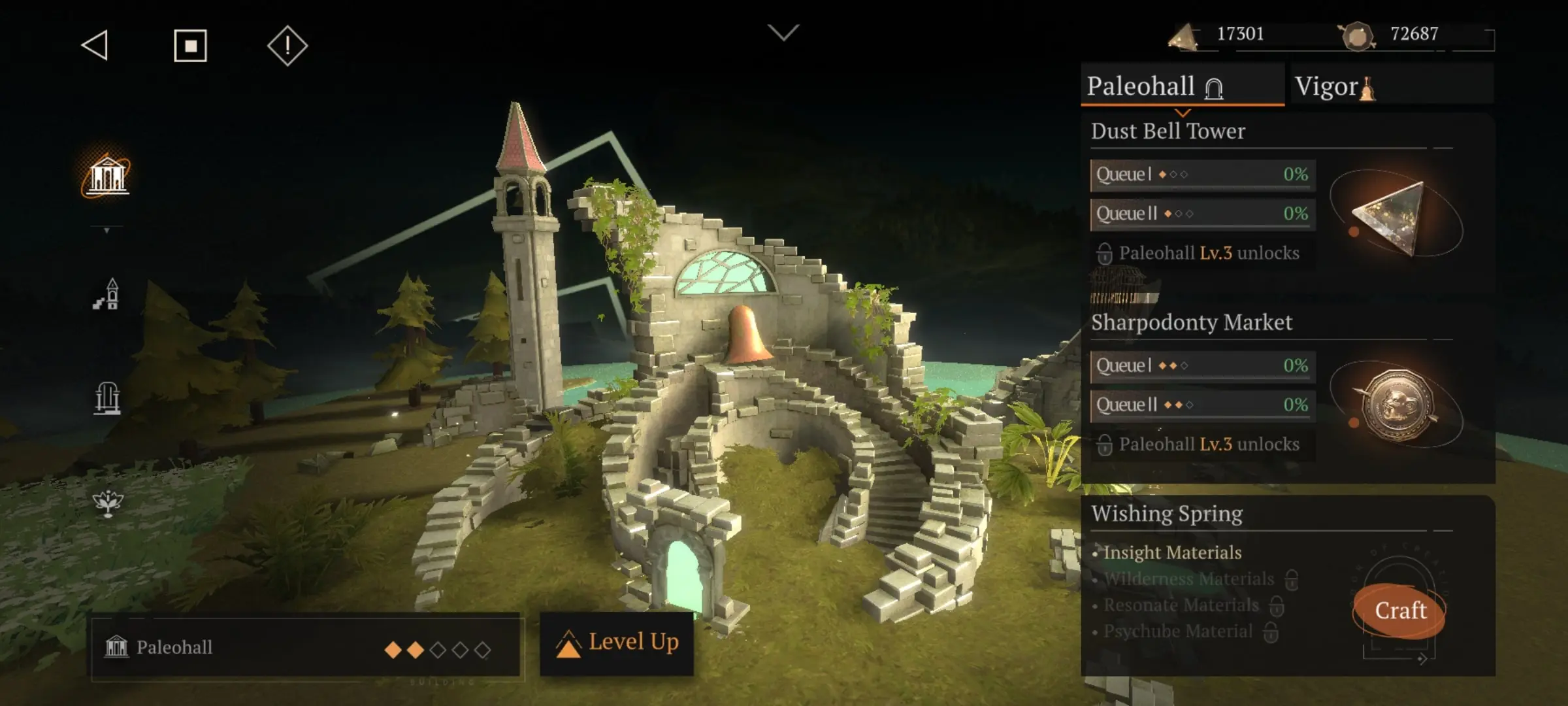Image resolution: width=1568 pixels, height=706 pixels.
Task: Select the lotus flower sidebar icon
Action: (x=107, y=502)
